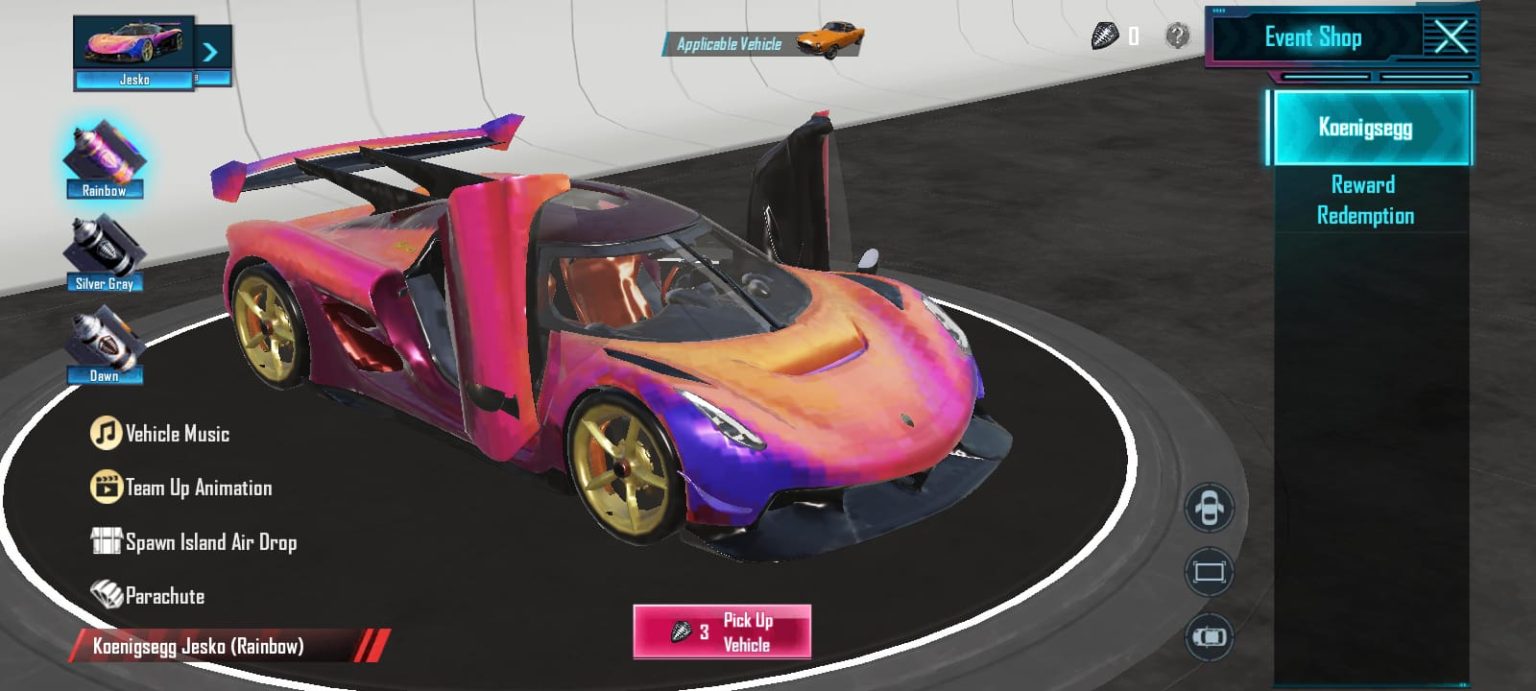Open the question mark help icon
Screen dimensions: 1536x691
tap(1178, 37)
